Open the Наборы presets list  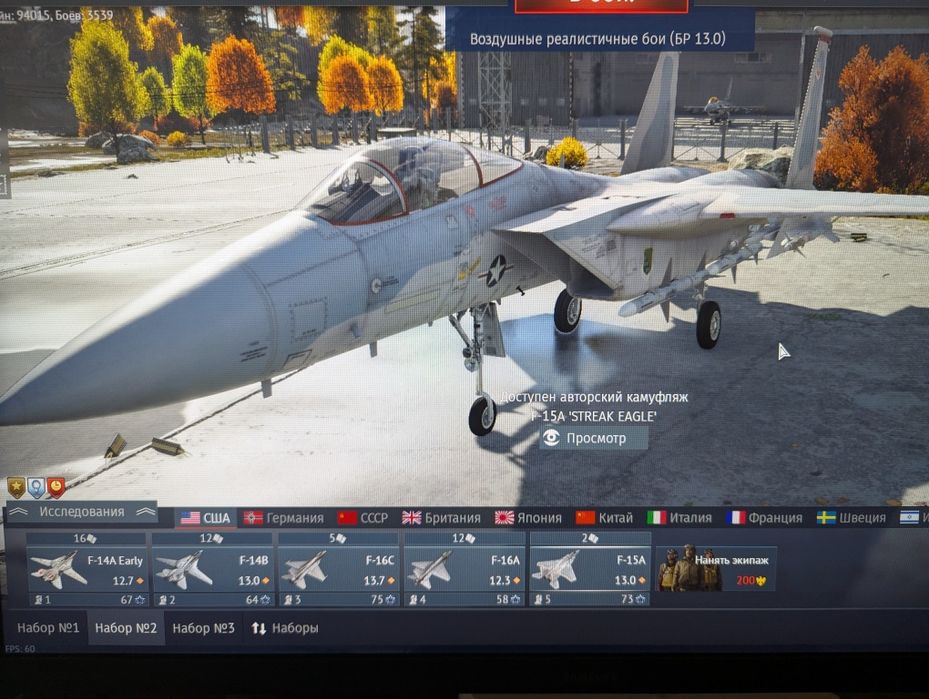(x=285, y=628)
